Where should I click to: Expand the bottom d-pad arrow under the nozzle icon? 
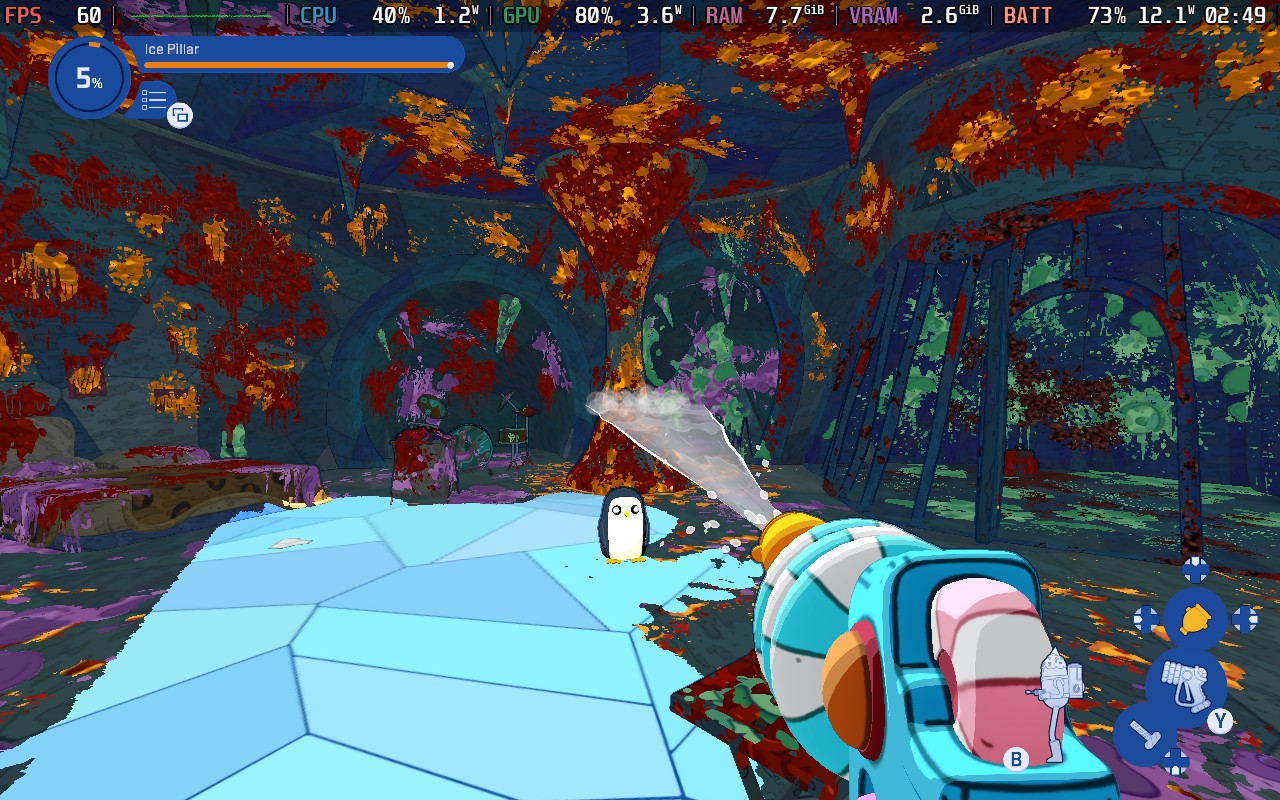point(1177,762)
